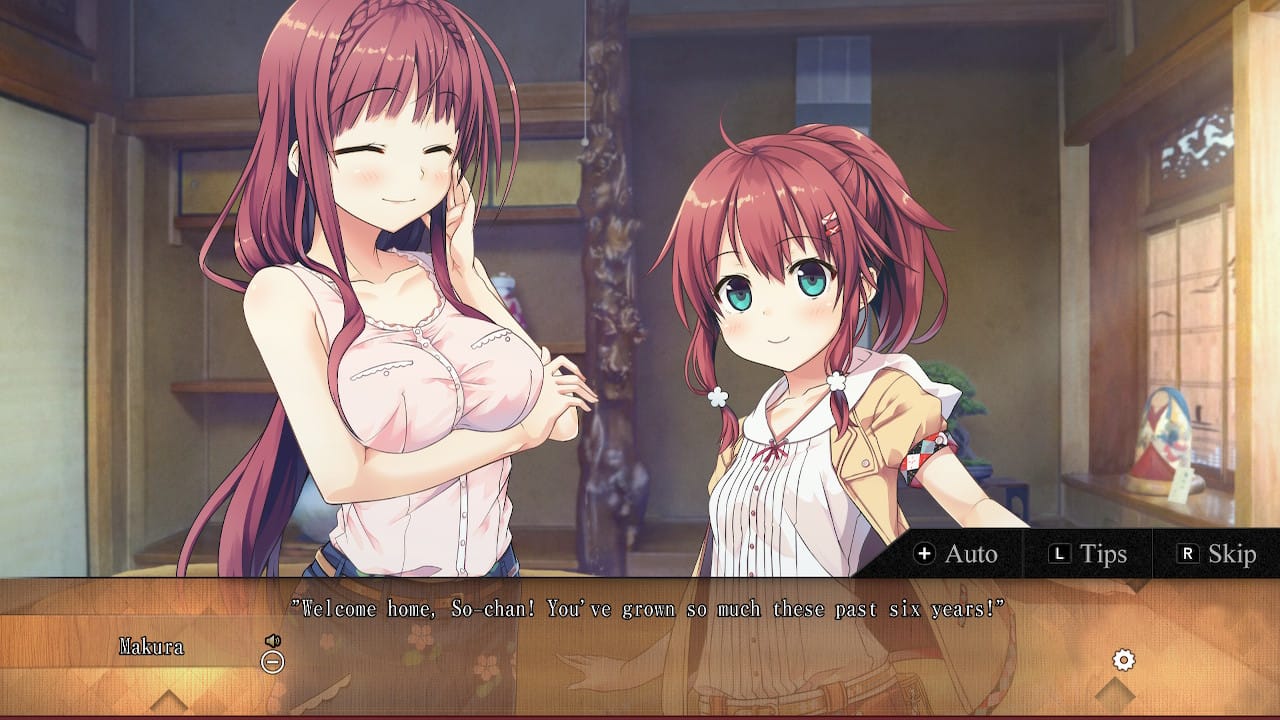Click the R button icon beside Skip
Image resolution: width=1280 pixels, height=720 pixels.
click(x=1190, y=553)
